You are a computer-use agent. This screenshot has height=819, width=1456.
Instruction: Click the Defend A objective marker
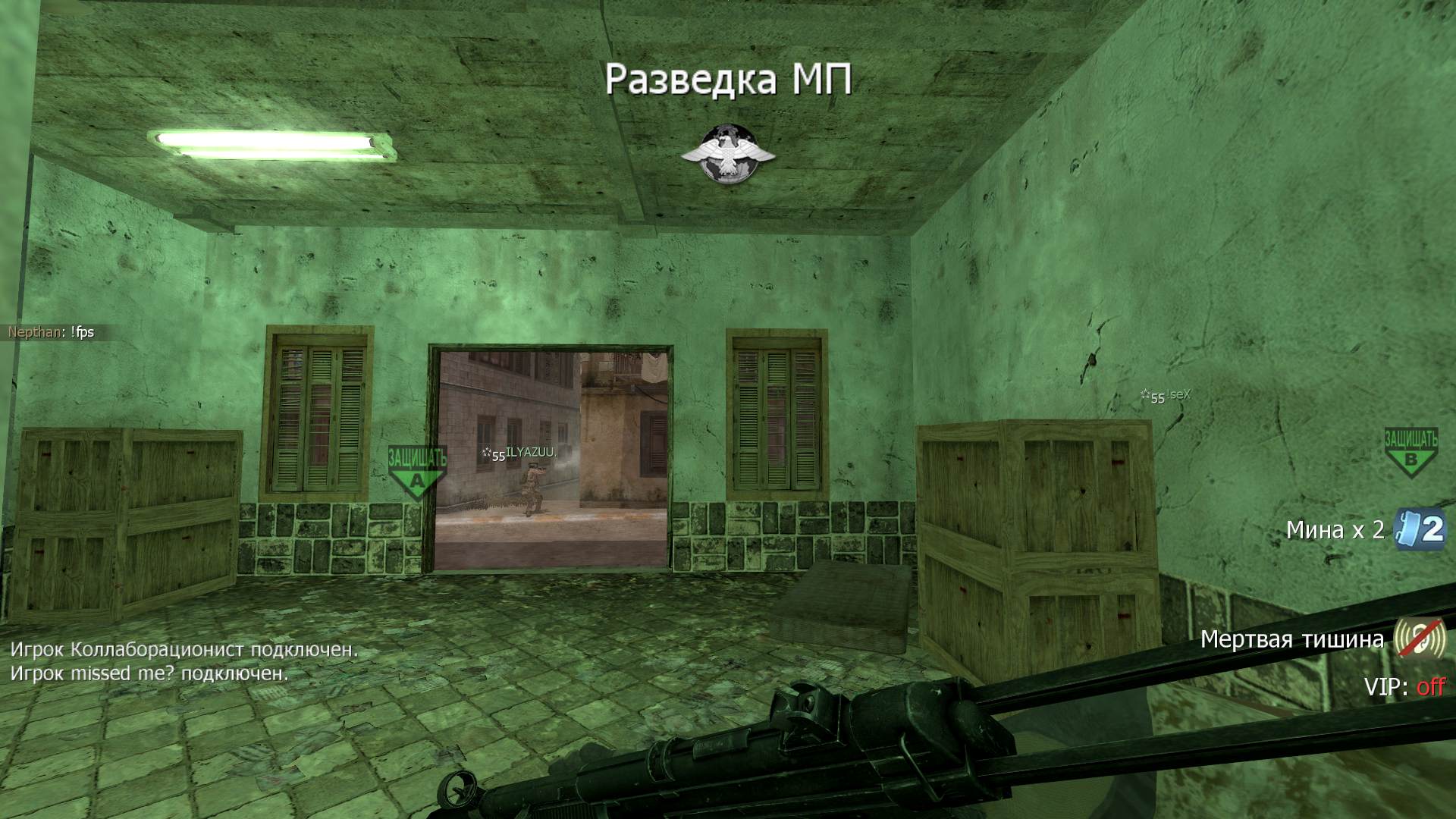417,472
